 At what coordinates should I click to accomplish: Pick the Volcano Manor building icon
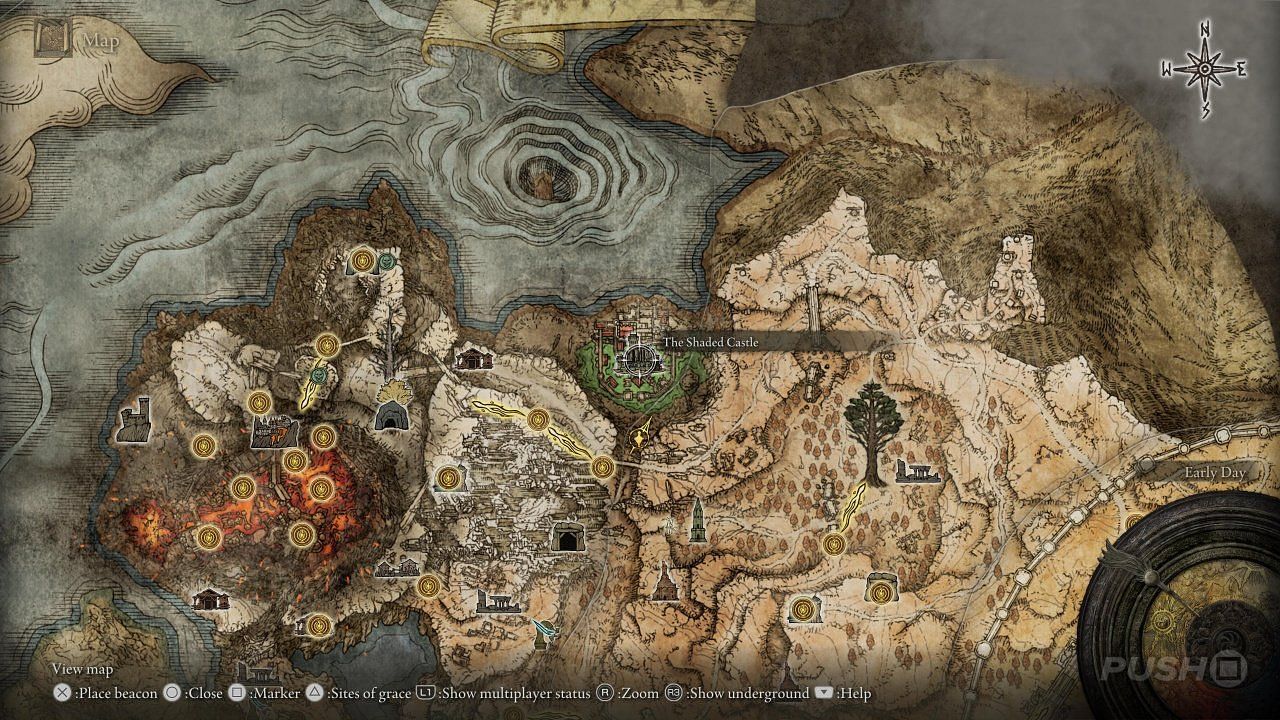click(270, 432)
